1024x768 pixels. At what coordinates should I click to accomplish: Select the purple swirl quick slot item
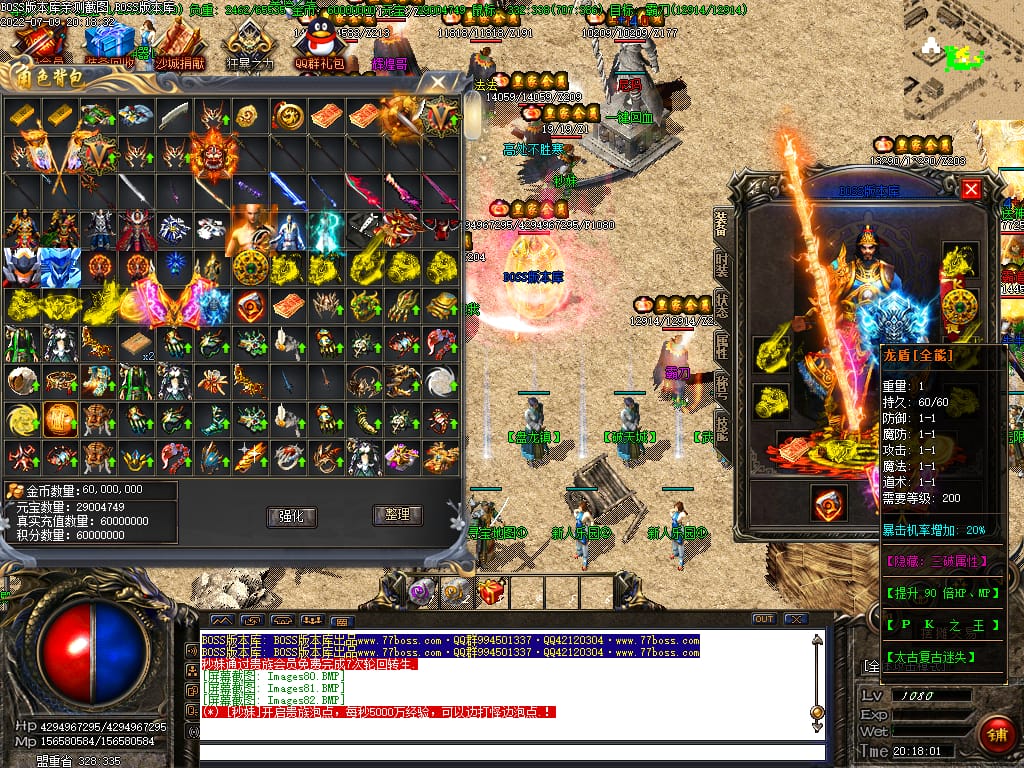pos(421,592)
